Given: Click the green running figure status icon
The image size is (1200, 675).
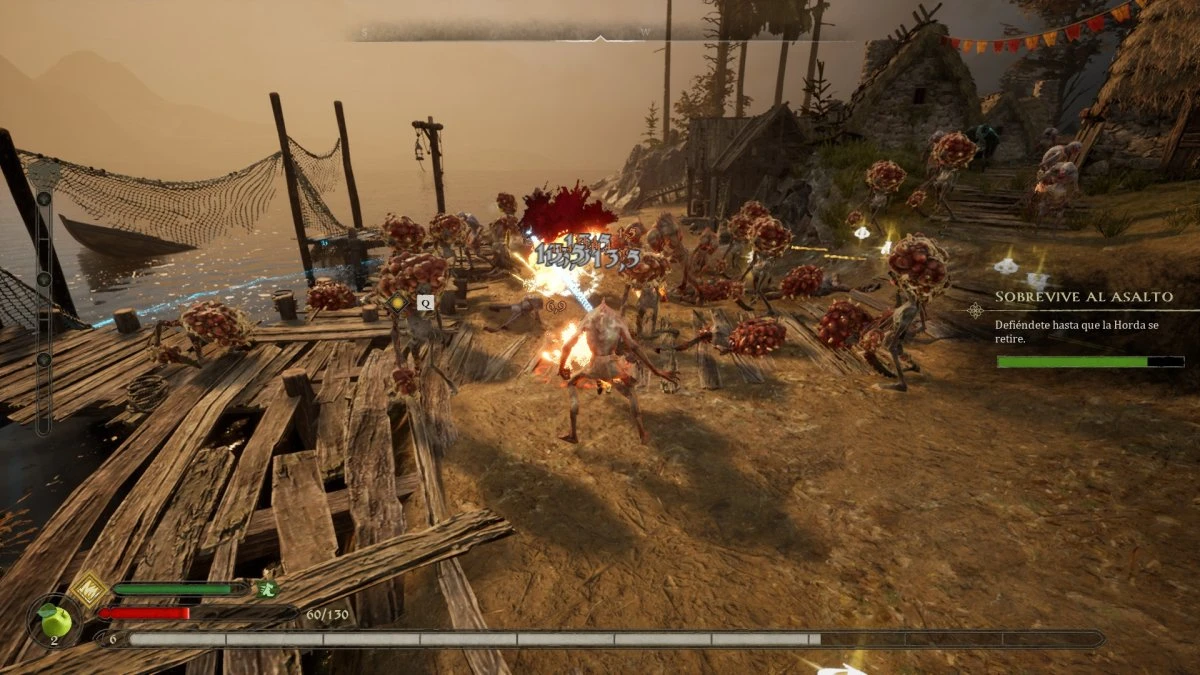Looking at the screenshot, I should [266, 589].
